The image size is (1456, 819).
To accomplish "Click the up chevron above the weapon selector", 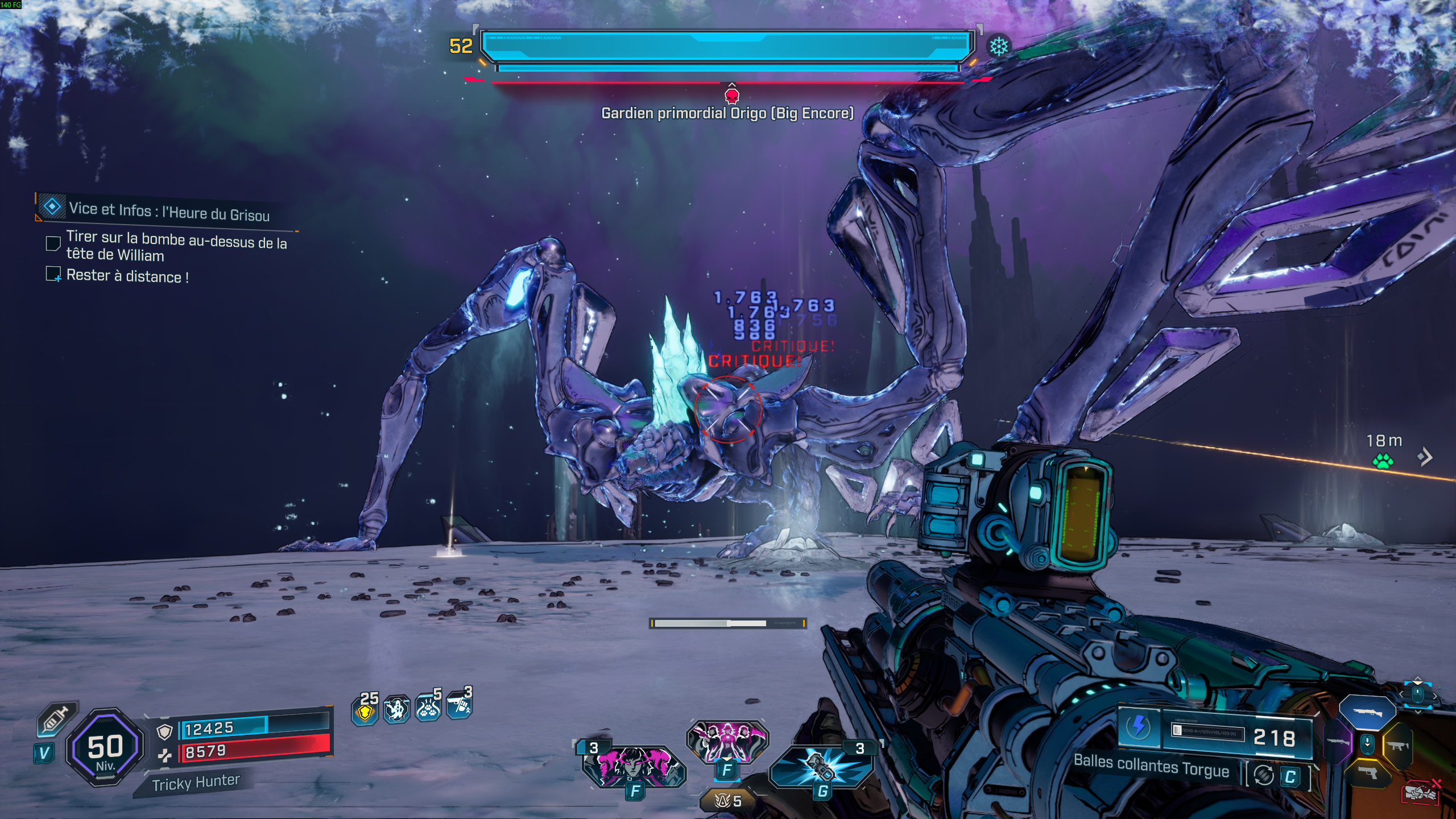I will pos(1417,678).
